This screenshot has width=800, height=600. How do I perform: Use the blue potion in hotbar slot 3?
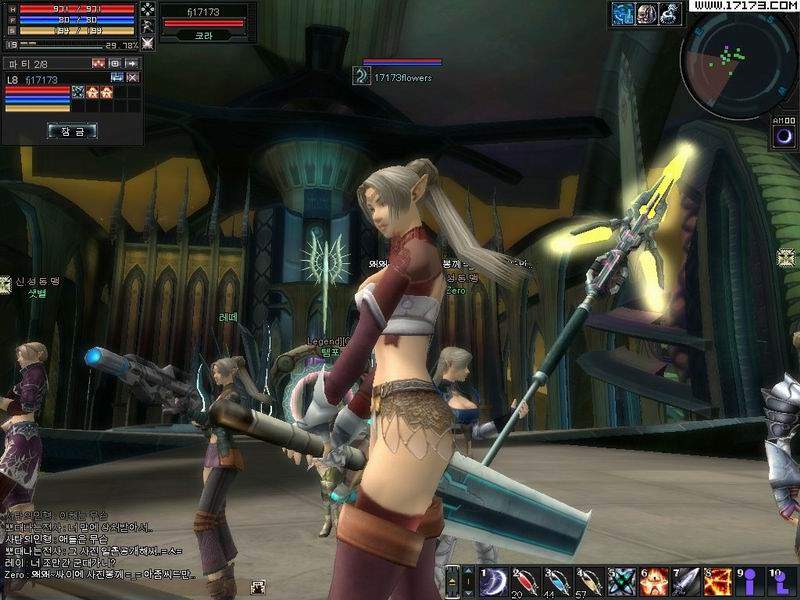coord(557,581)
